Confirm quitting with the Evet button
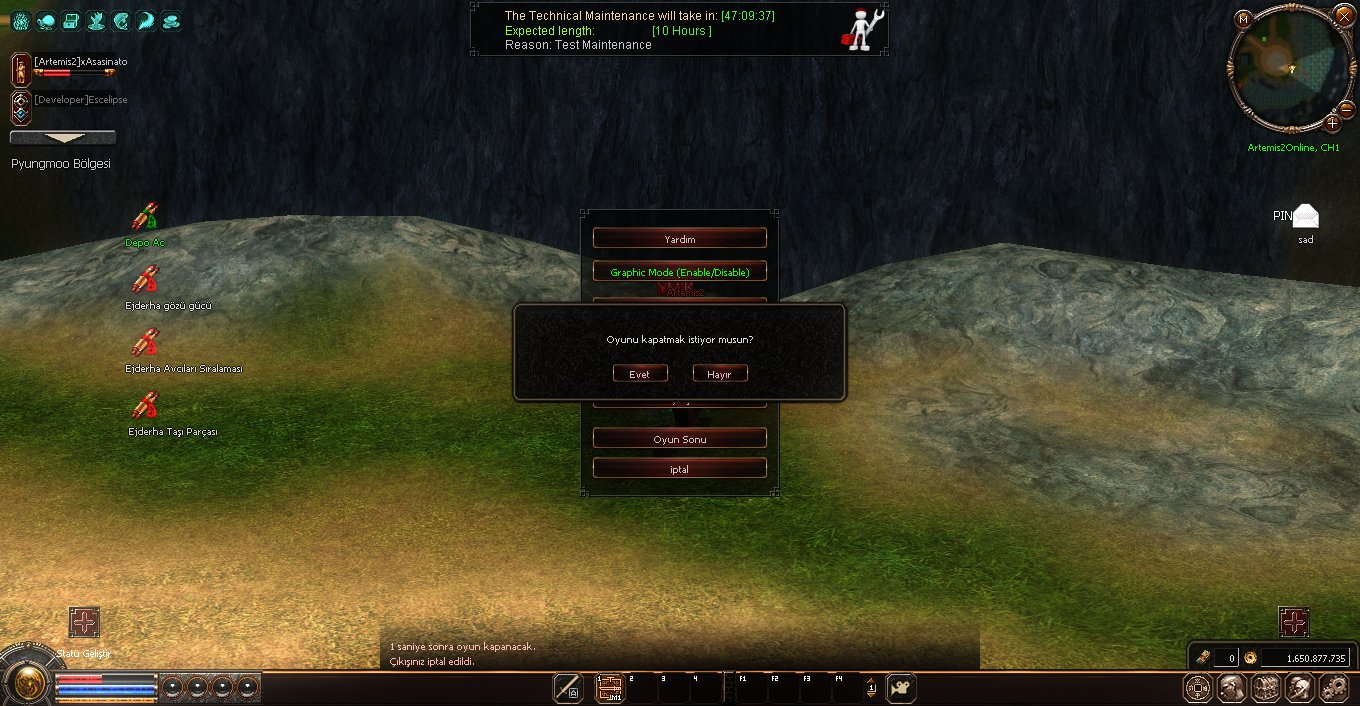Image resolution: width=1360 pixels, height=706 pixels. (640, 374)
